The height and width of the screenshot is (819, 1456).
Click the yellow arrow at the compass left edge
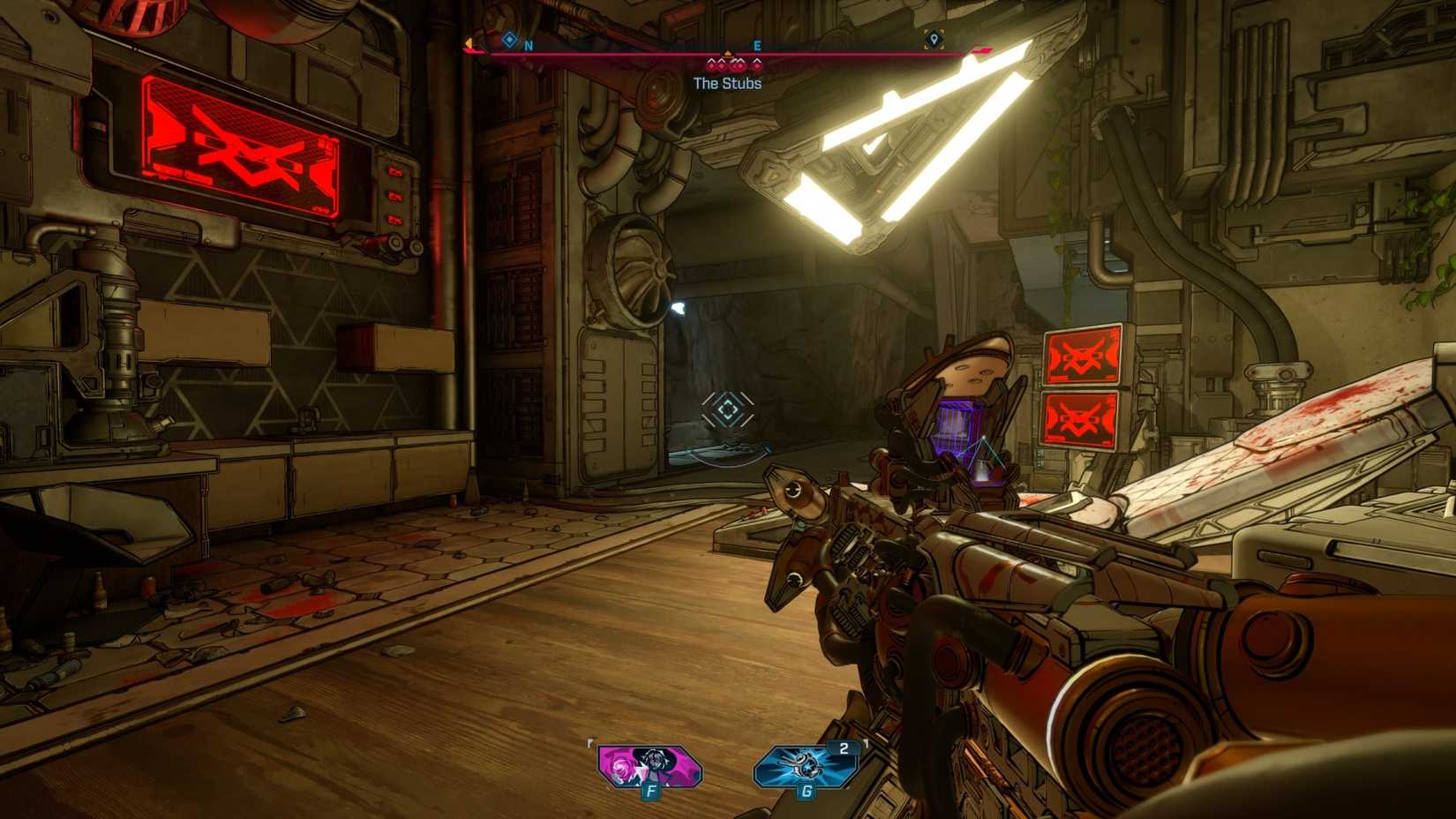click(469, 42)
